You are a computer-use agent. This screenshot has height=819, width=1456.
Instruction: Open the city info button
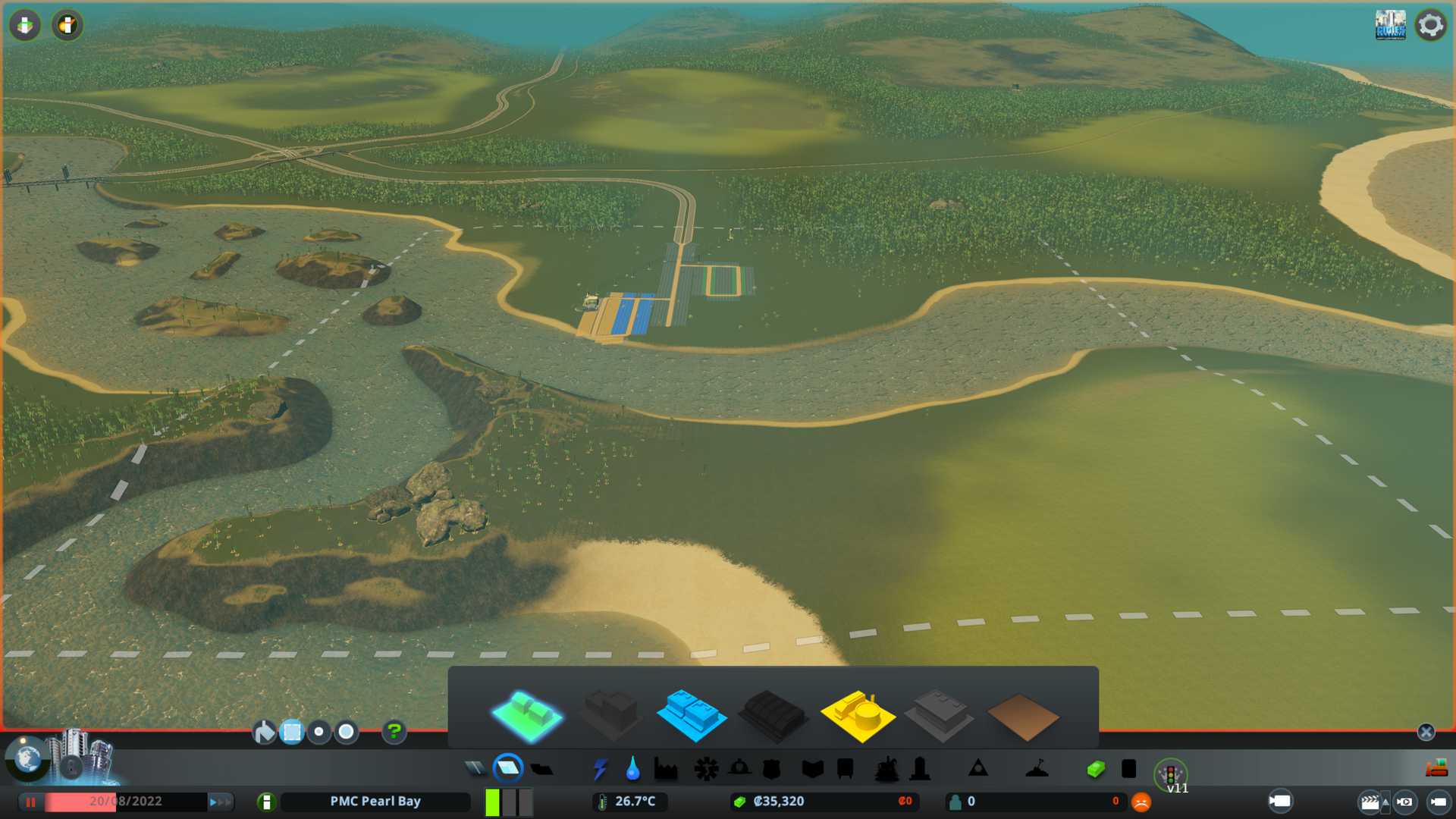[x=266, y=802]
